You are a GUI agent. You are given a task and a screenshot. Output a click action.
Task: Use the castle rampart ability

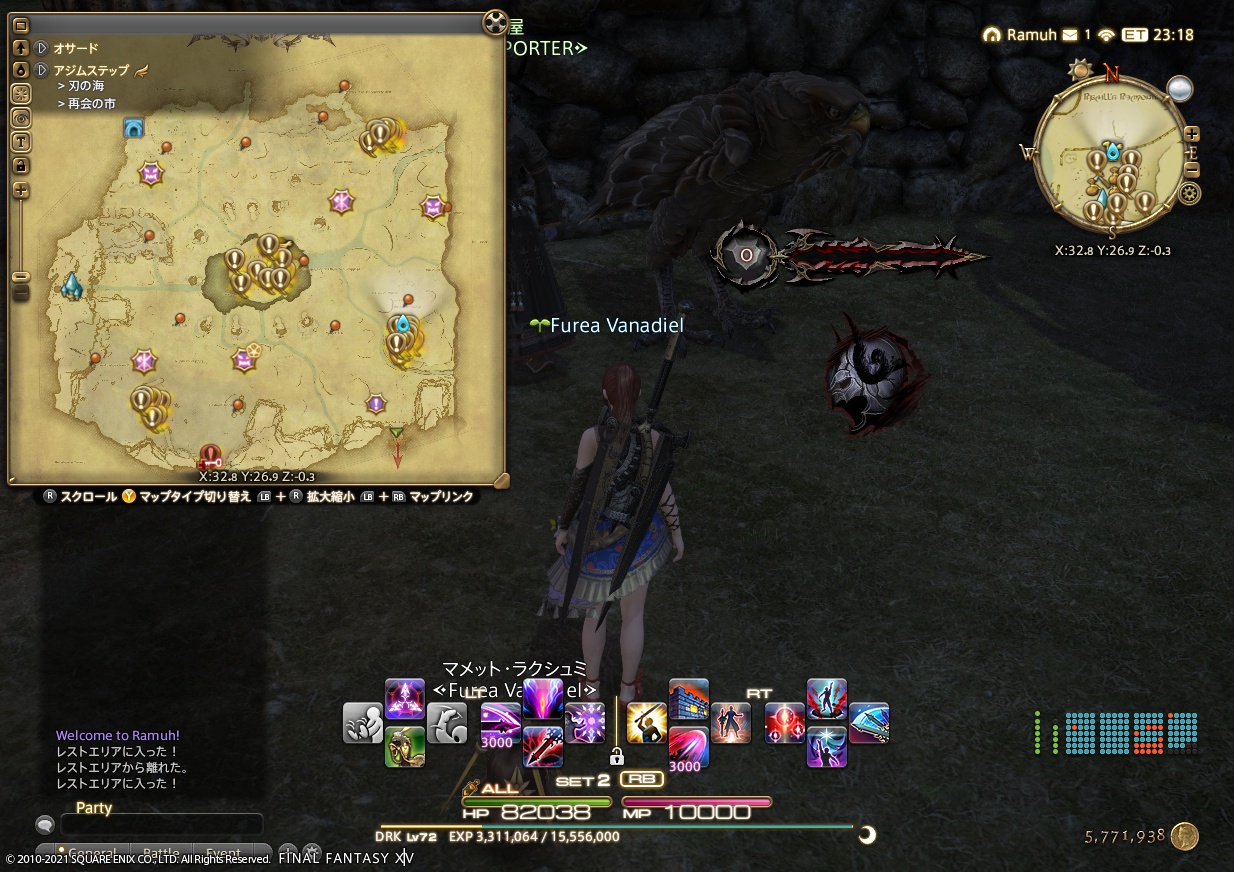coord(689,697)
